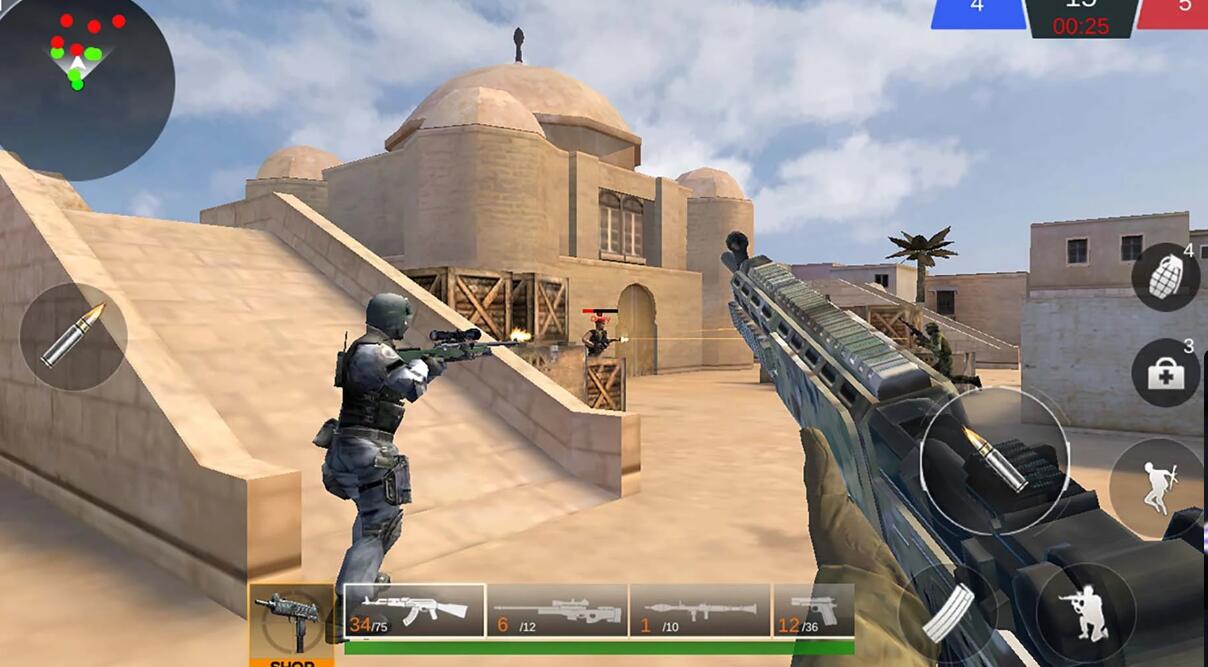The image size is (1208, 667).
Task: Reload using the magazine button
Action: pos(946,612)
